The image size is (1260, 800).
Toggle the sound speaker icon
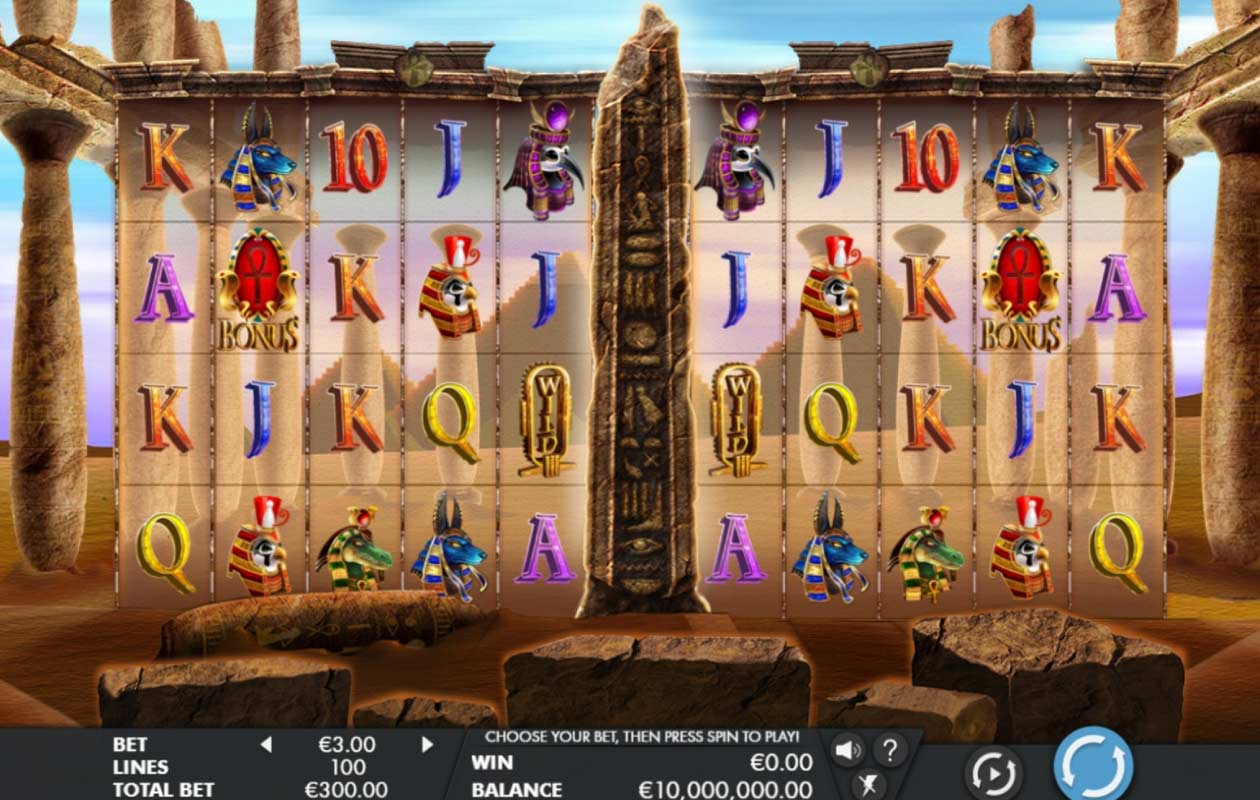pyautogui.click(x=848, y=749)
